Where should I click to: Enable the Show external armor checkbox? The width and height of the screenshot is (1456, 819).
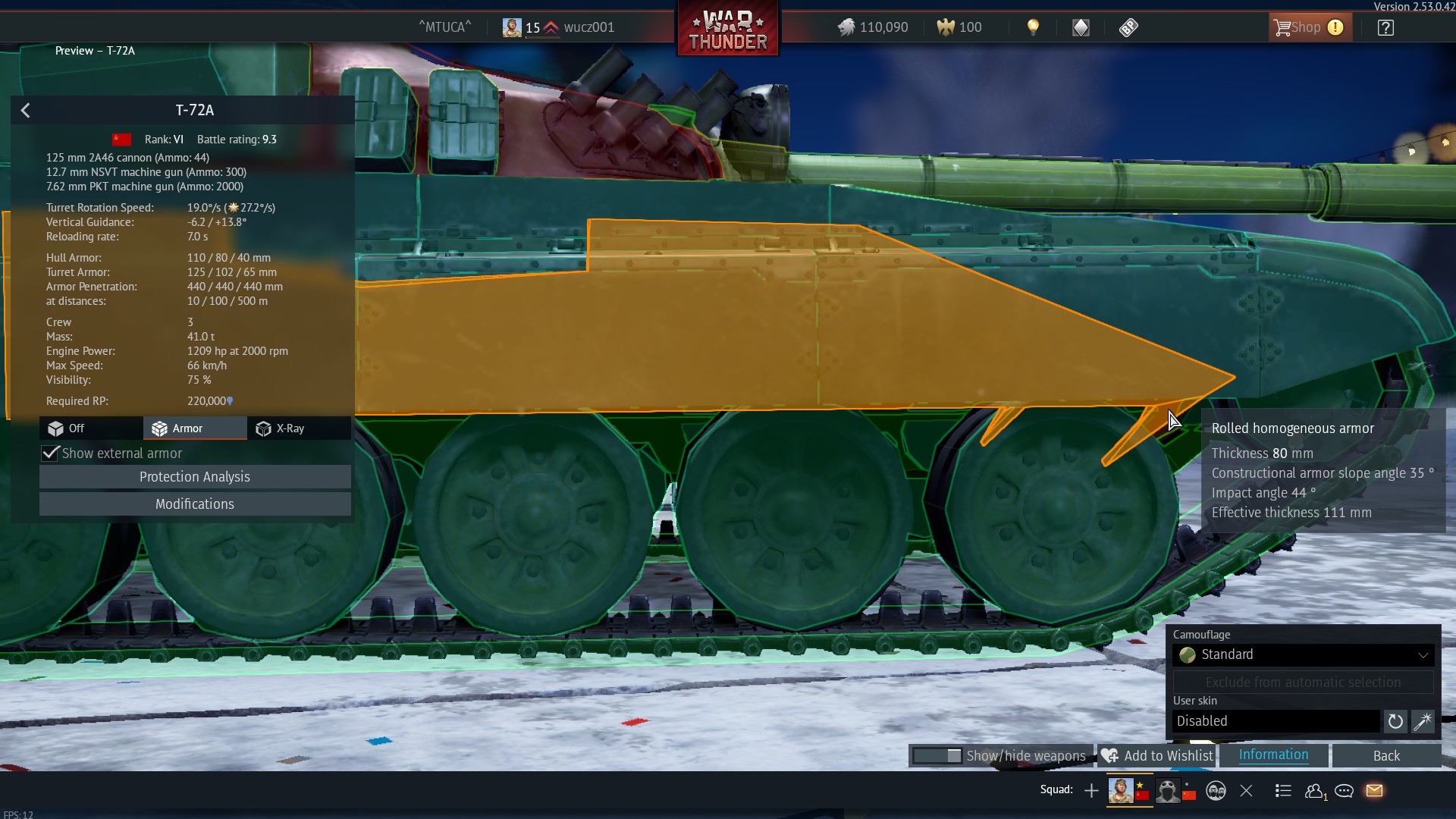pyautogui.click(x=50, y=453)
